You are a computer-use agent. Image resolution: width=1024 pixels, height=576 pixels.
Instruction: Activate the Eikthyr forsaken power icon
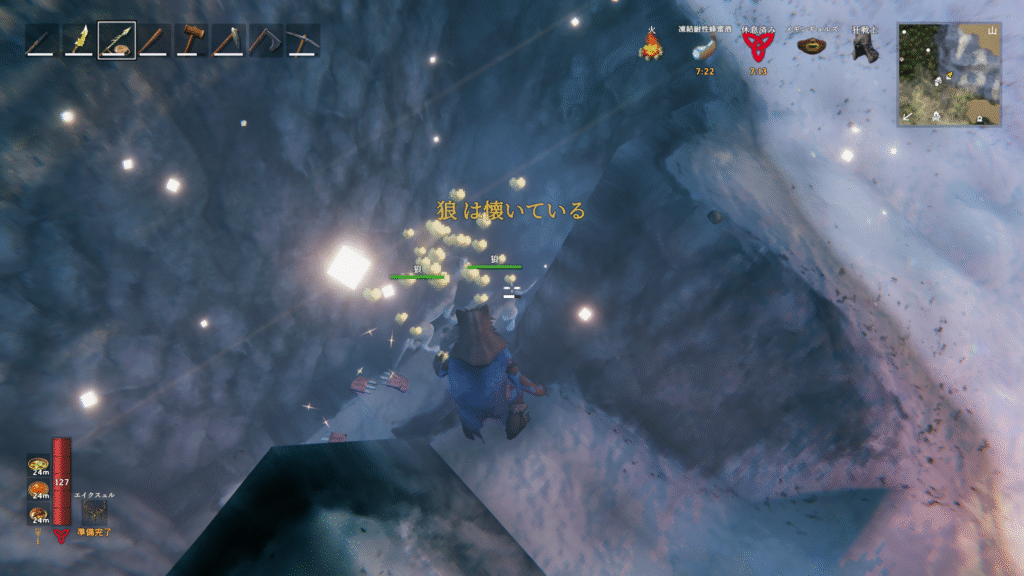[x=95, y=509]
